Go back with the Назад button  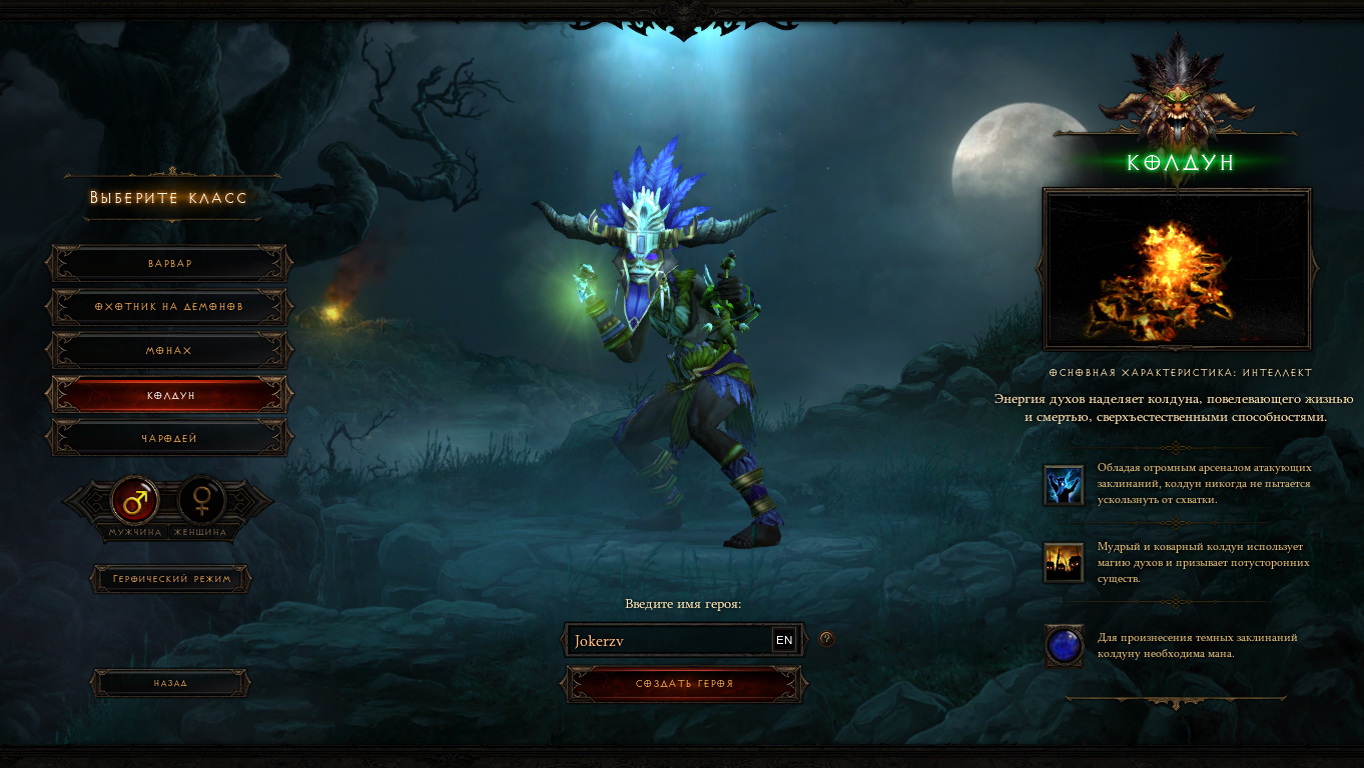tap(170, 683)
